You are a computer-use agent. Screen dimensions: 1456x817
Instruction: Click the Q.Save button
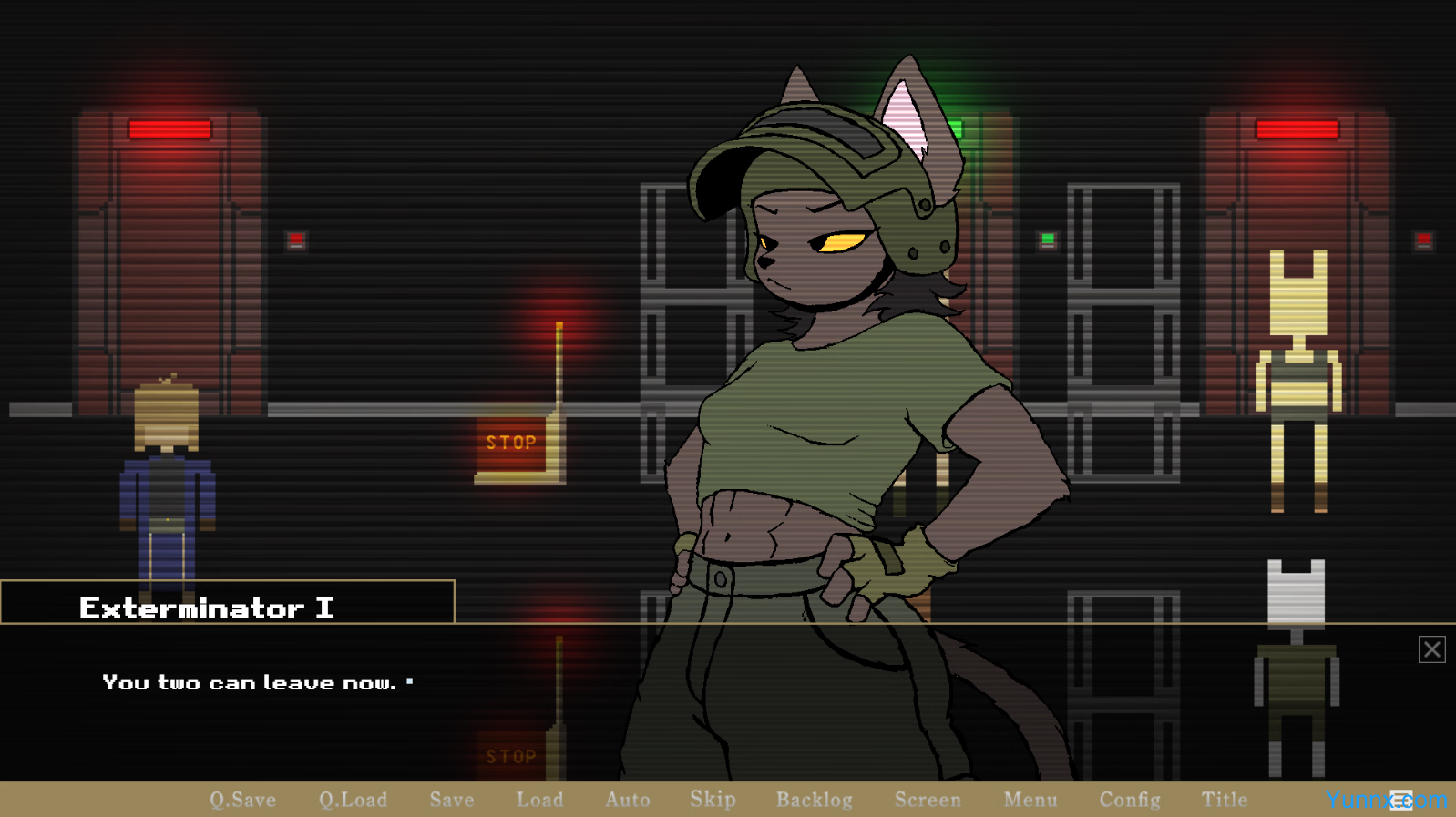[242, 800]
